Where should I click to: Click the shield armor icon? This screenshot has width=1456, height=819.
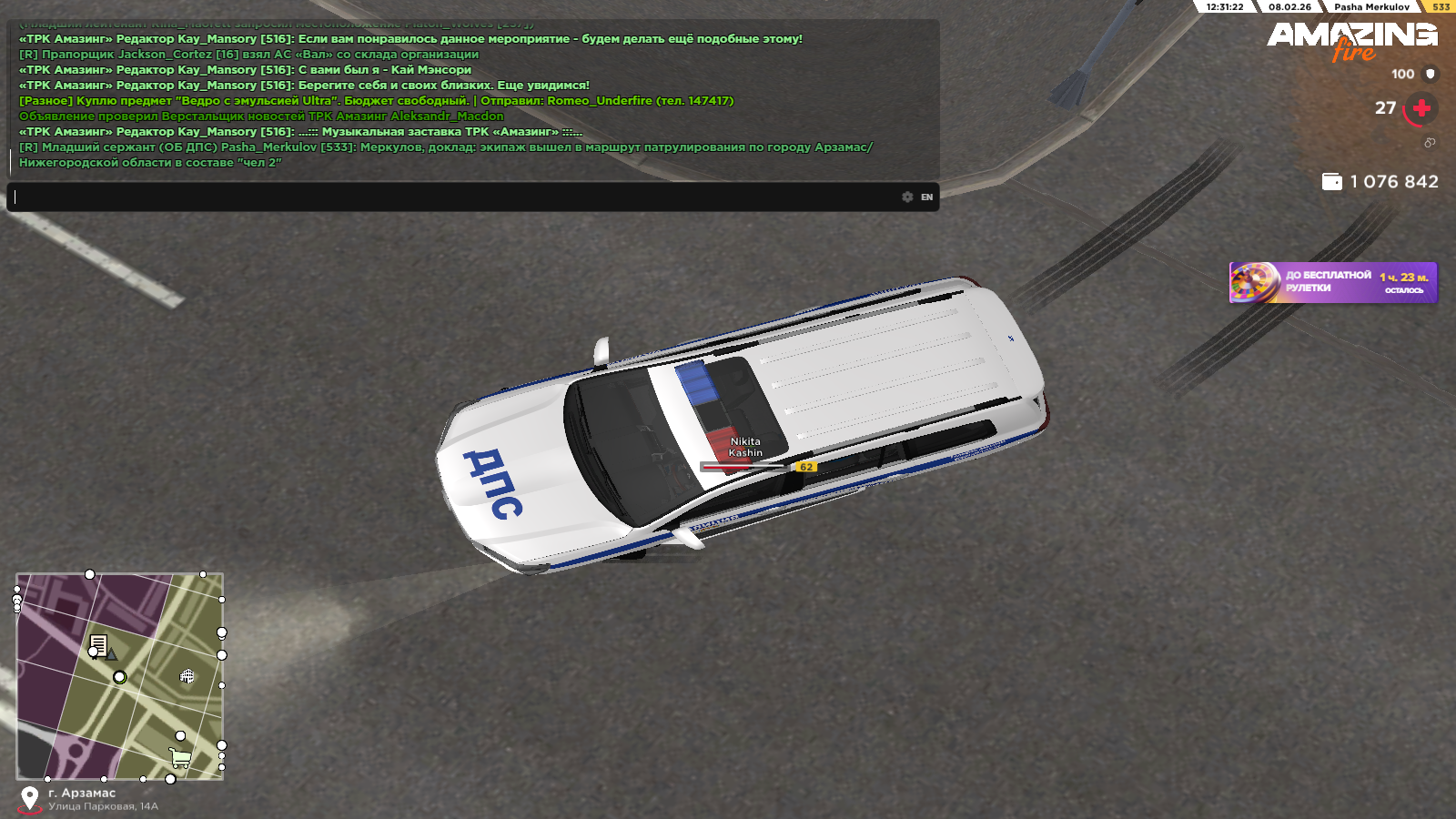pos(1431,74)
